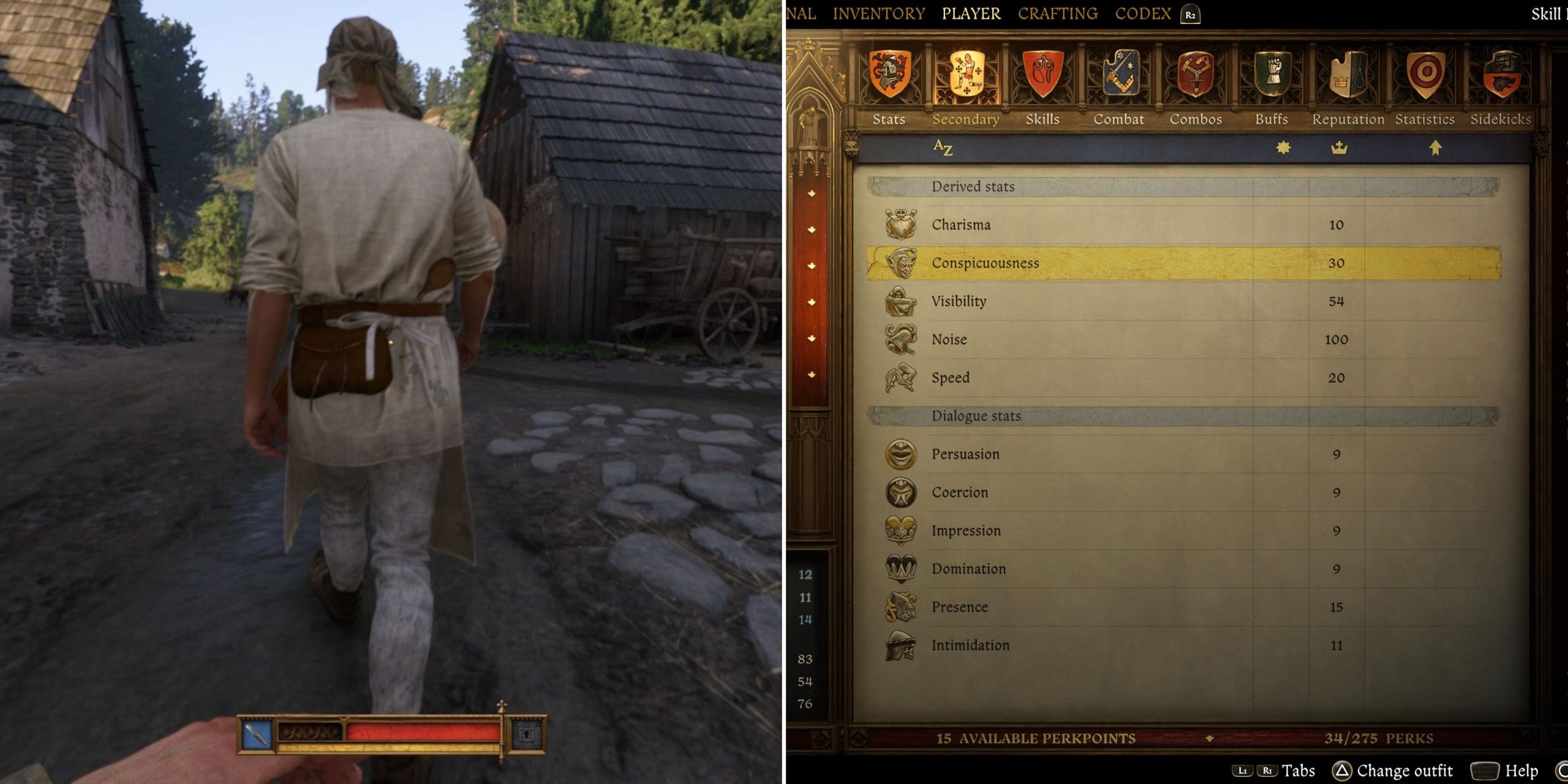Open the Inventory menu tab

click(878, 13)
